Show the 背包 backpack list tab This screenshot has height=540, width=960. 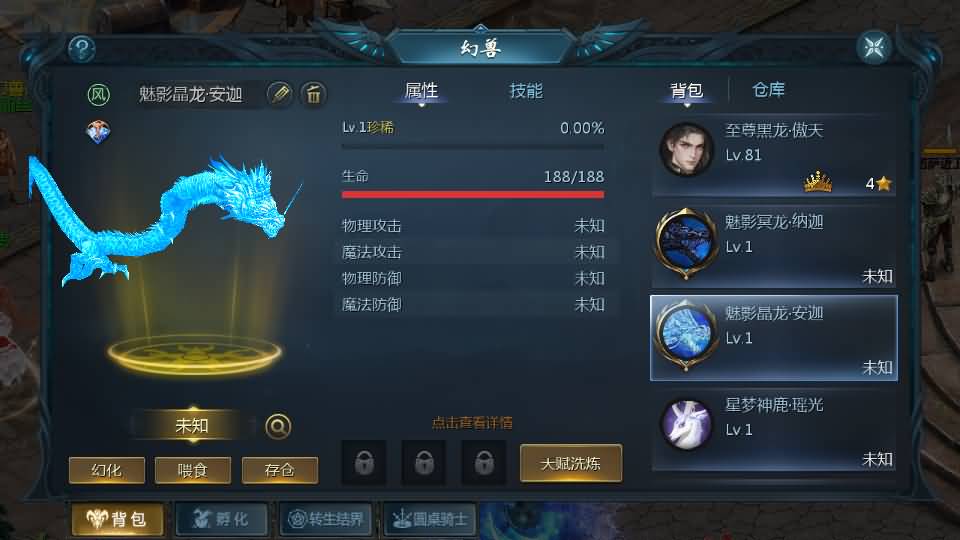coord(686,91)
